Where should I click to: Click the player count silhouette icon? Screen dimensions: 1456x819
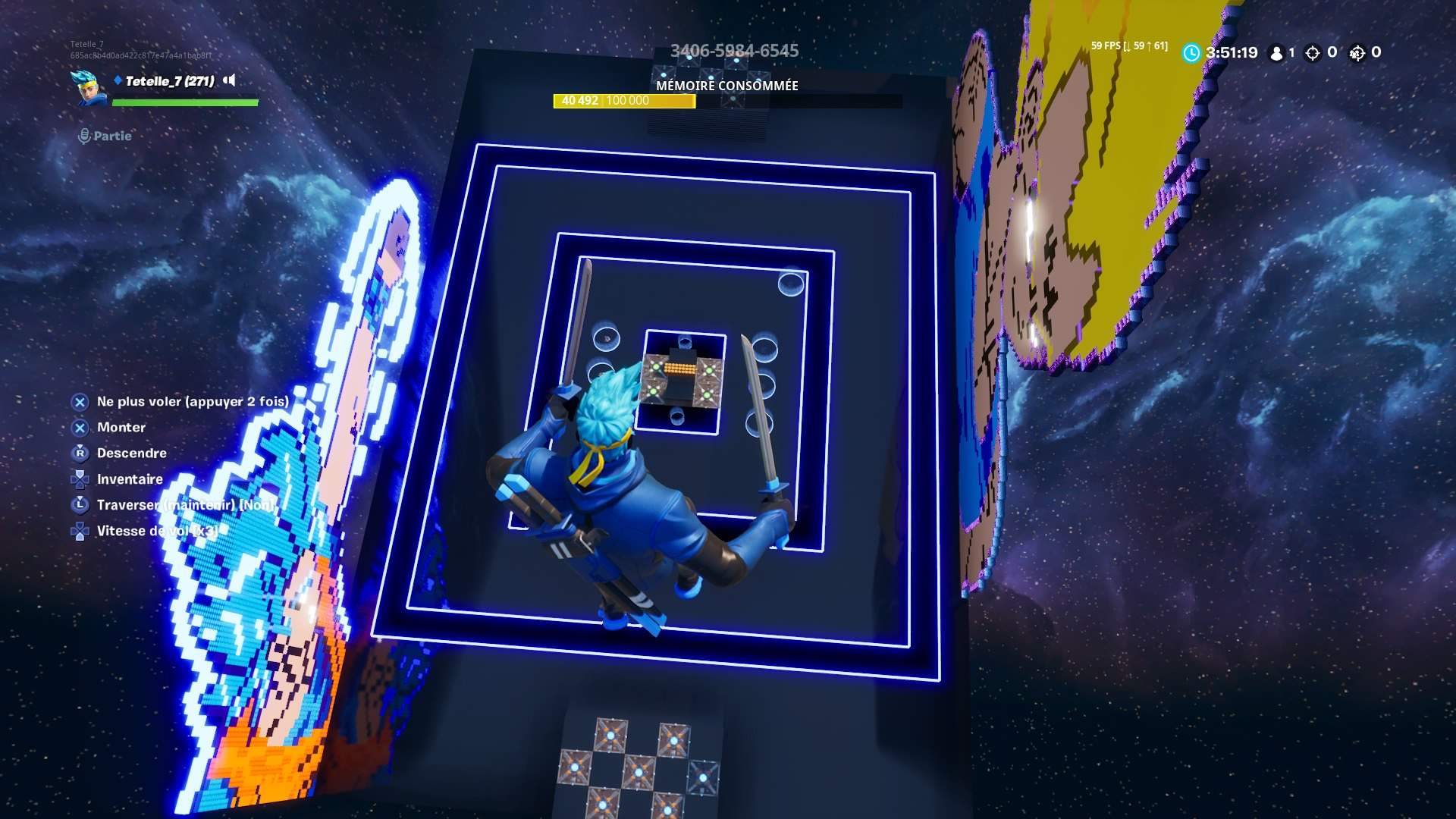pyautogui.click(x=1277, y=53)
